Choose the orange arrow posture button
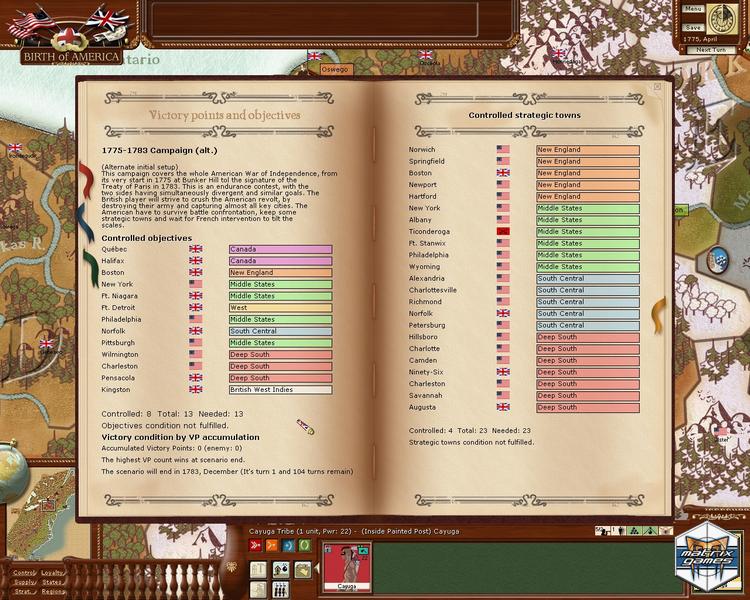 [270, 545]
